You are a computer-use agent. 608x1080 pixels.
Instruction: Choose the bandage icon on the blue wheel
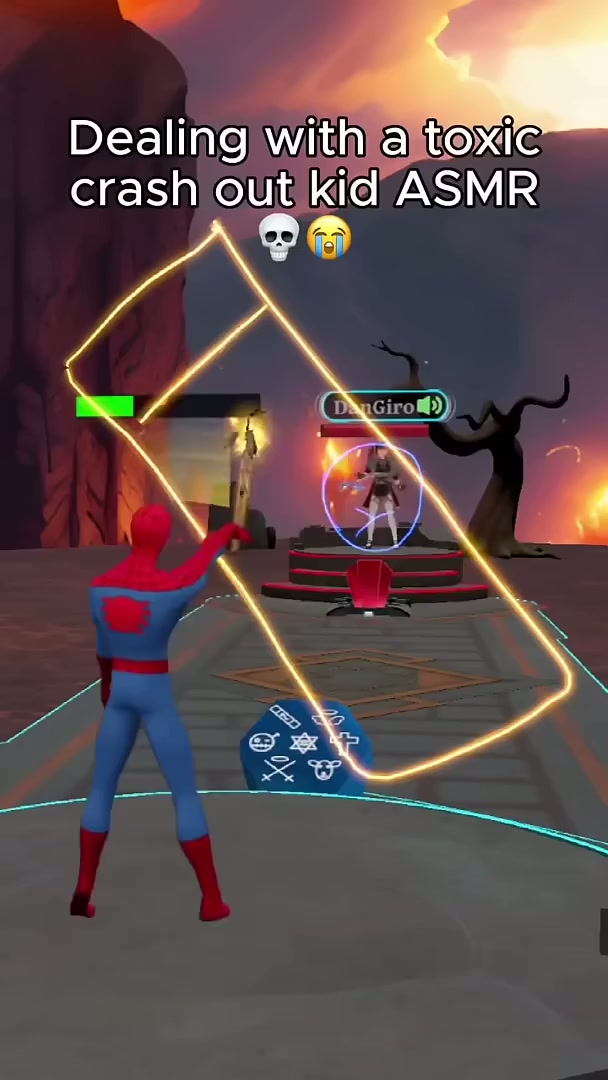tap(284, 717)
